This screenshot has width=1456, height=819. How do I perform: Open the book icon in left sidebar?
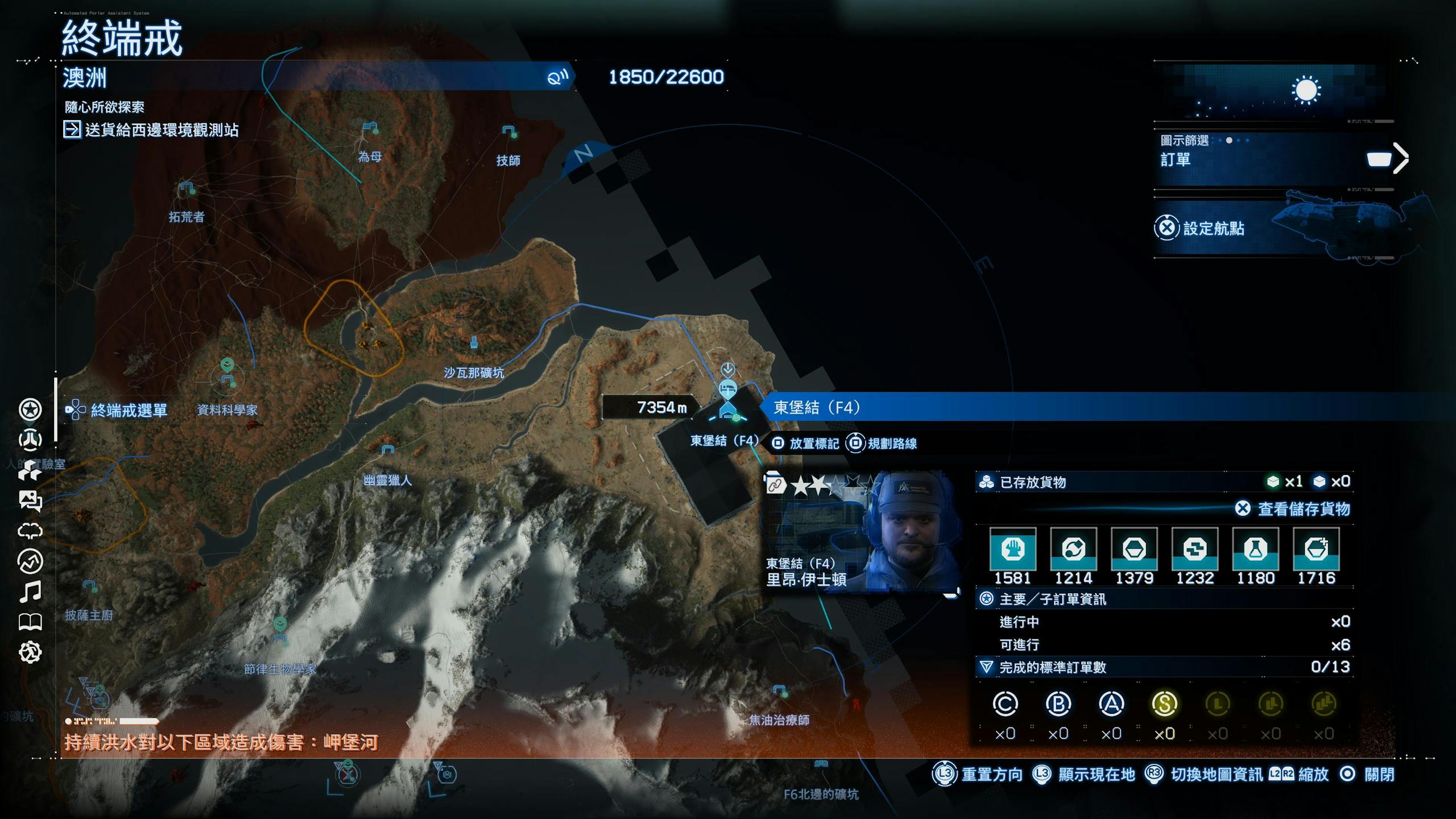pyautogui.click(x=30, y=622)
